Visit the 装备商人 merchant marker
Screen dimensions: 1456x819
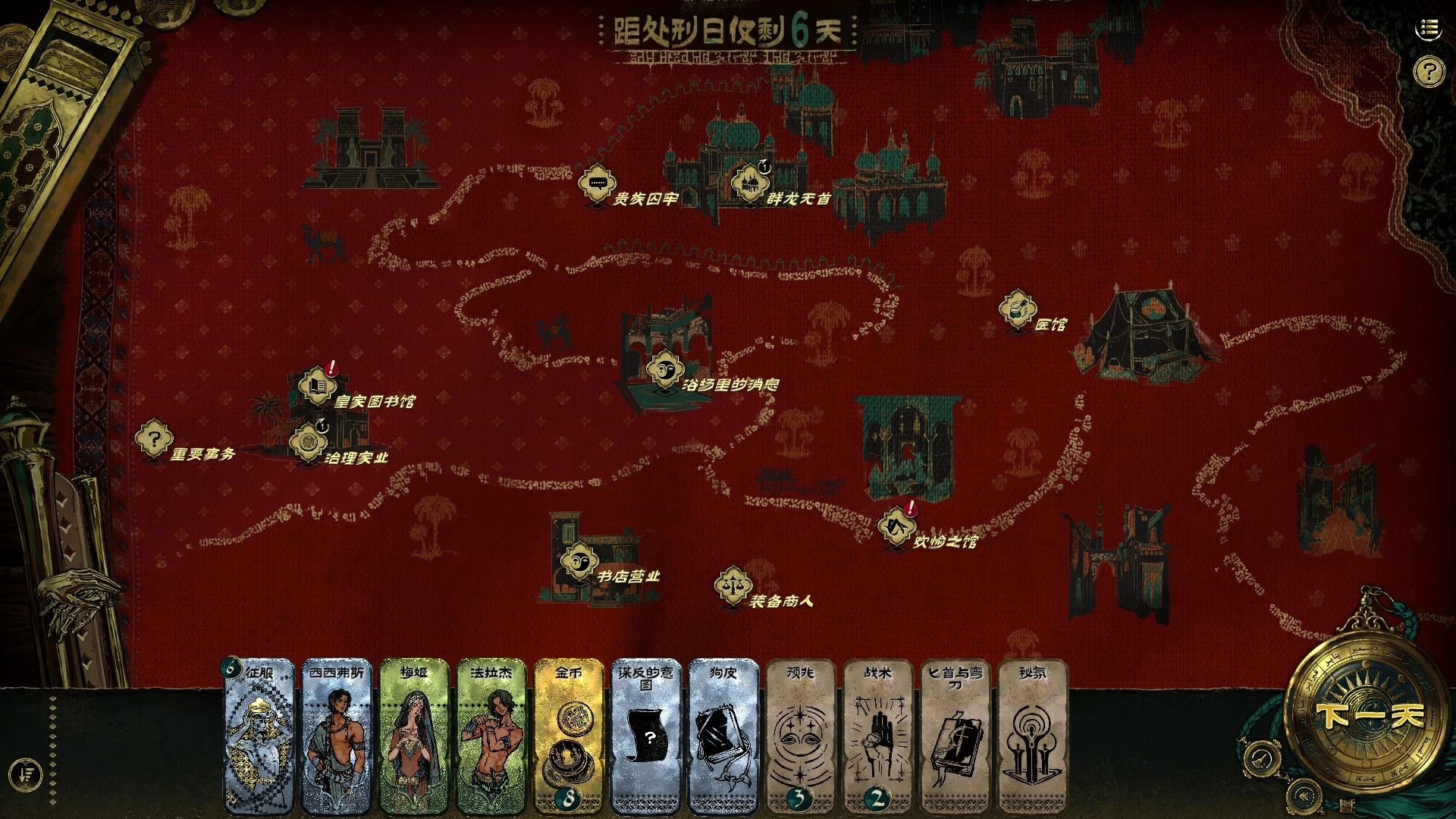pyautogui.click(x=733, y=585)
